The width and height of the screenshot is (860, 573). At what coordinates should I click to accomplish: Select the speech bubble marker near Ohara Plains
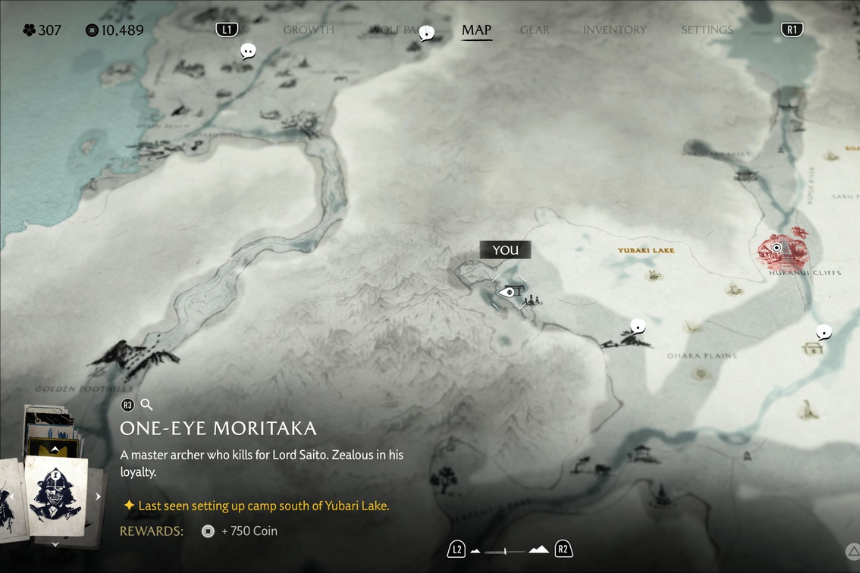638,326
